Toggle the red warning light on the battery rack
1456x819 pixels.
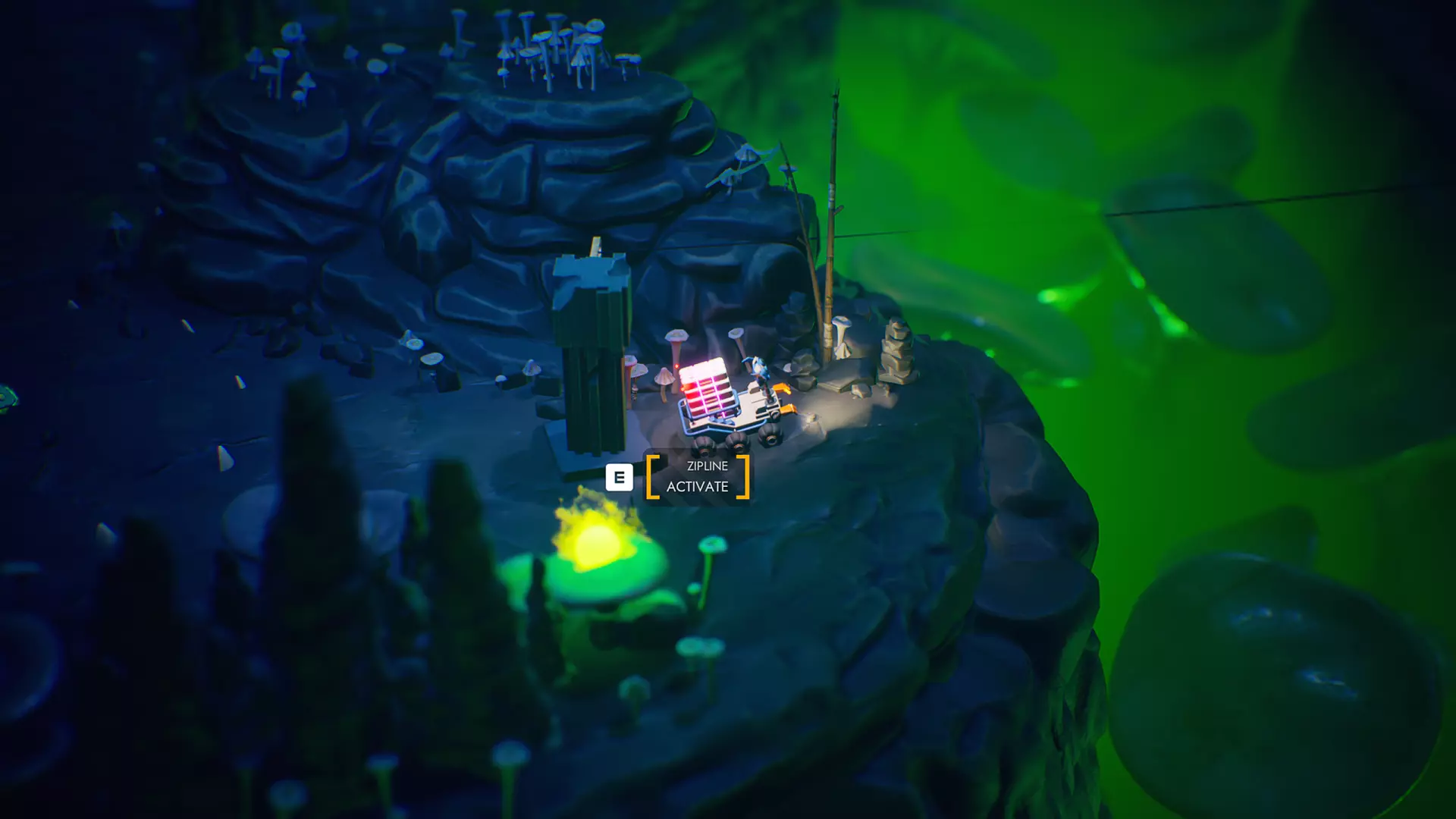pos(677,366)
